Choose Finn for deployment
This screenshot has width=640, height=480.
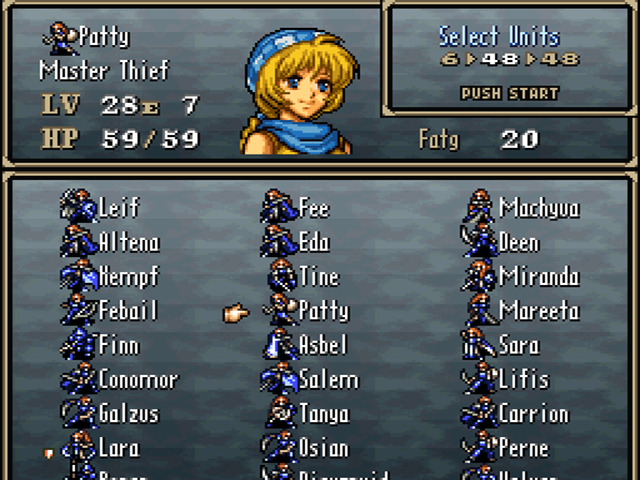118,346
